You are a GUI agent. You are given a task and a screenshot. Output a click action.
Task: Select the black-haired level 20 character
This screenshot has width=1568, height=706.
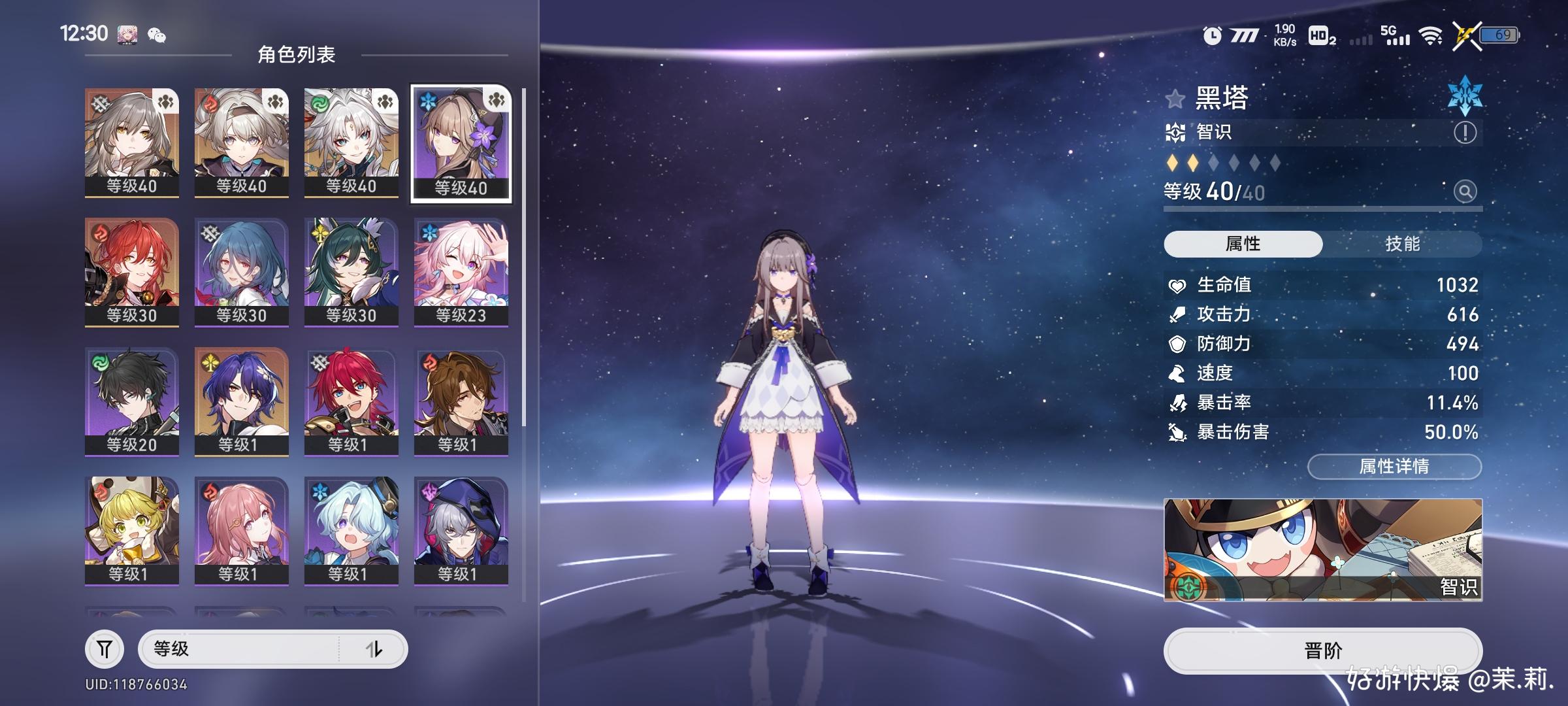tap(131, 401)
